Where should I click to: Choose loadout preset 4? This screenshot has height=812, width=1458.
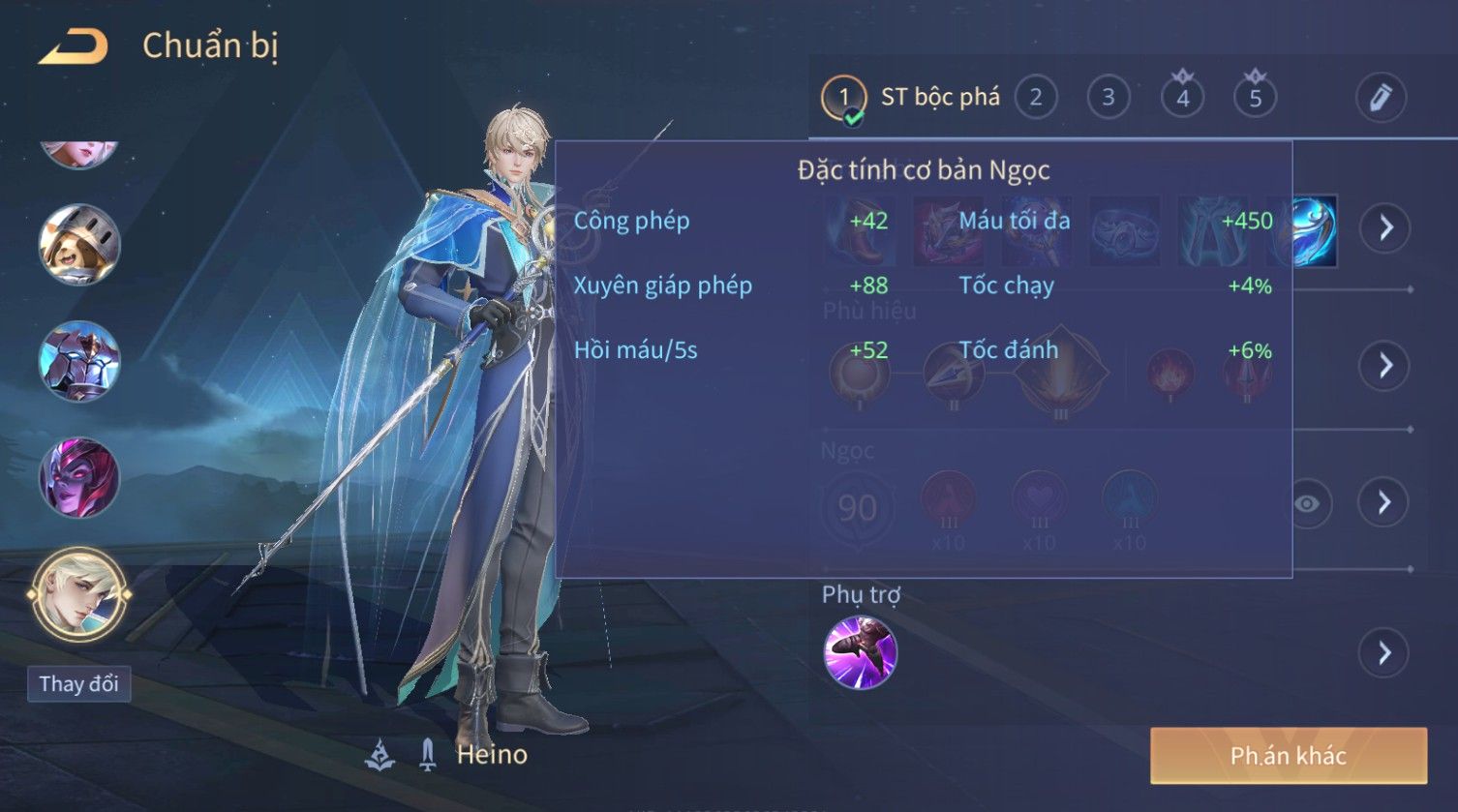1182,98
